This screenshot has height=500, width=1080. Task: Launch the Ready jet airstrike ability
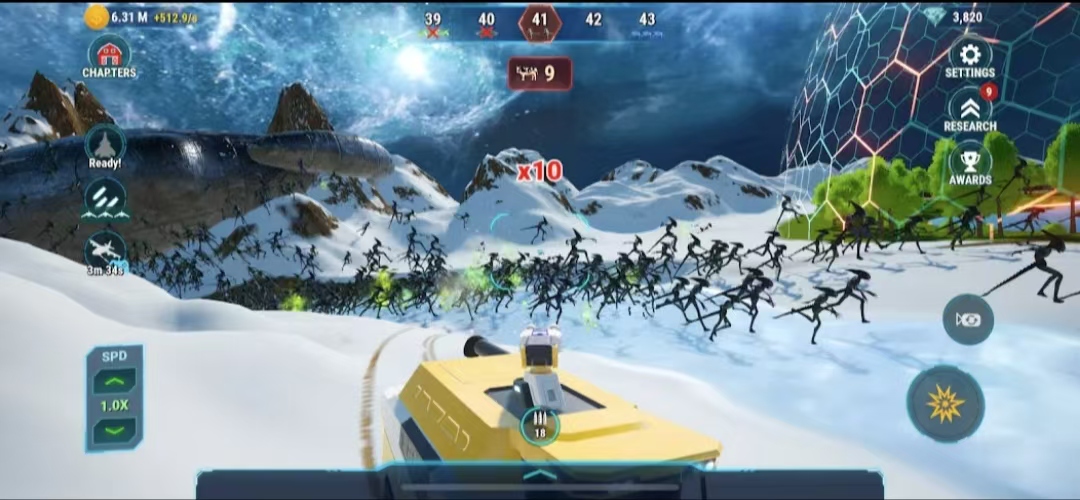click(105, 145)
